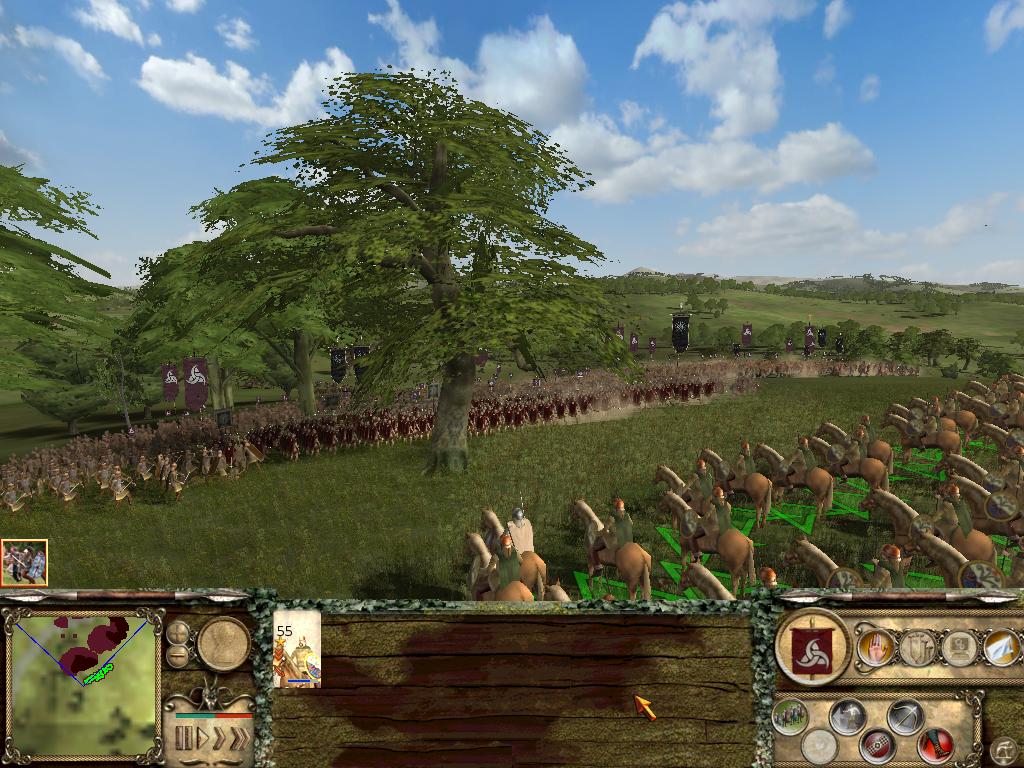This screenshot has height=768, width=1024.
Task: Toggle the bow fire-at-will button
Action: click(x=906, y=716)
